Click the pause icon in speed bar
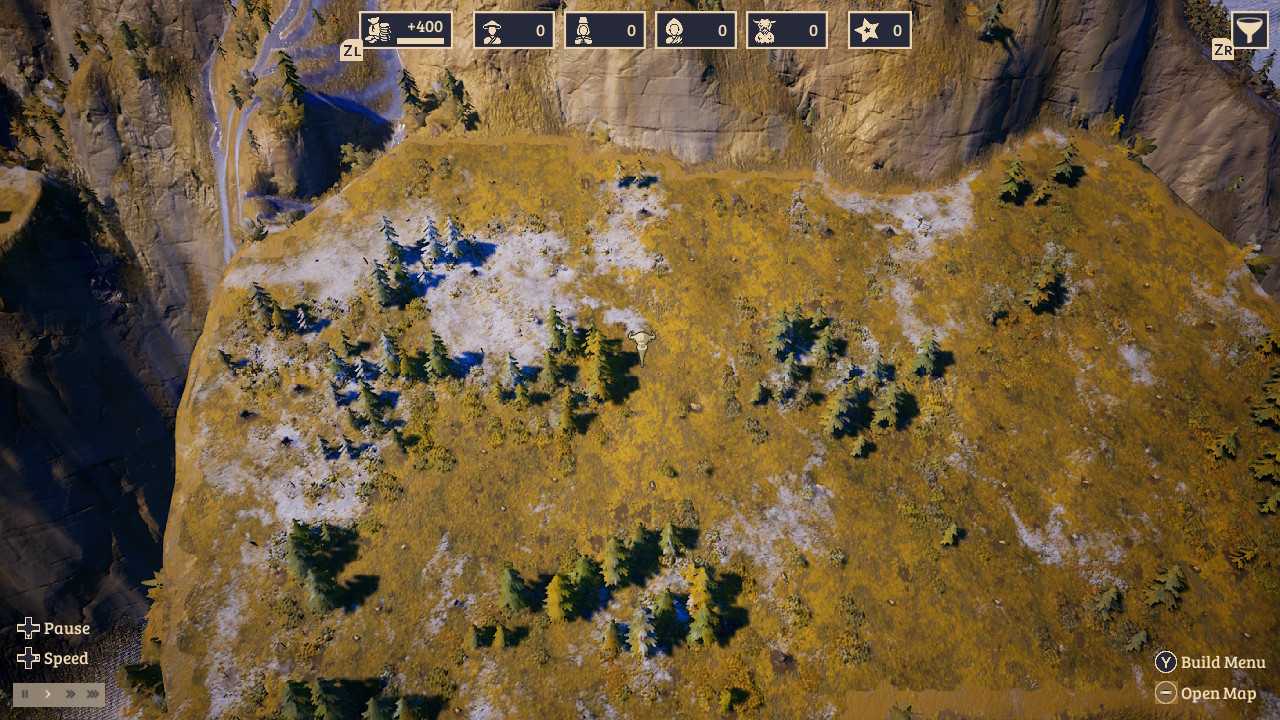Image resolution: width=1280 pixels, height=720 pixels. 25,693
